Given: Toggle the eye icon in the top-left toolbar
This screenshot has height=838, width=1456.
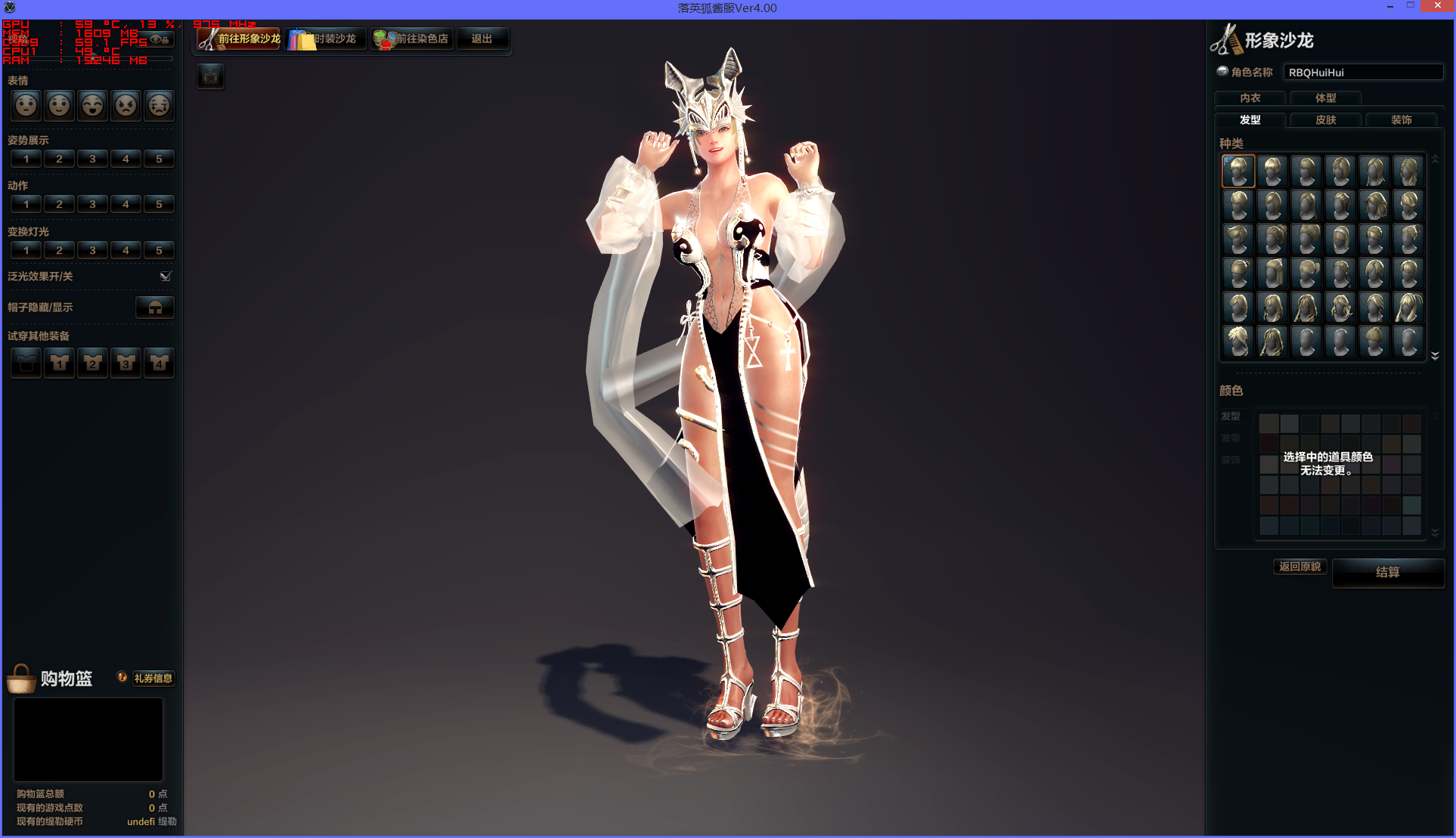Looking at the screenshot, I should coord(156,39).
